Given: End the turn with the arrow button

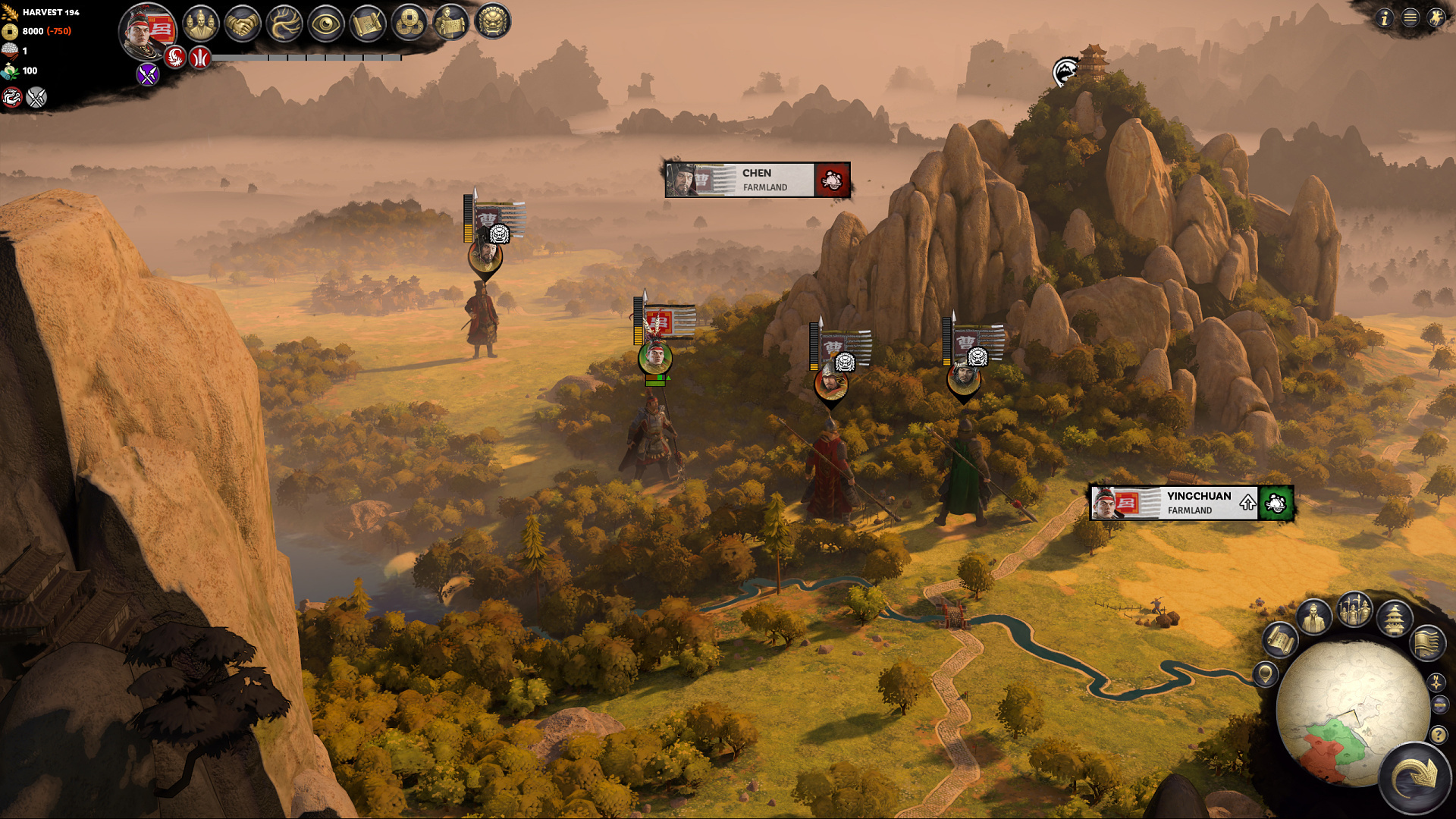Looking at the screenshot, I should point(1415,778).
